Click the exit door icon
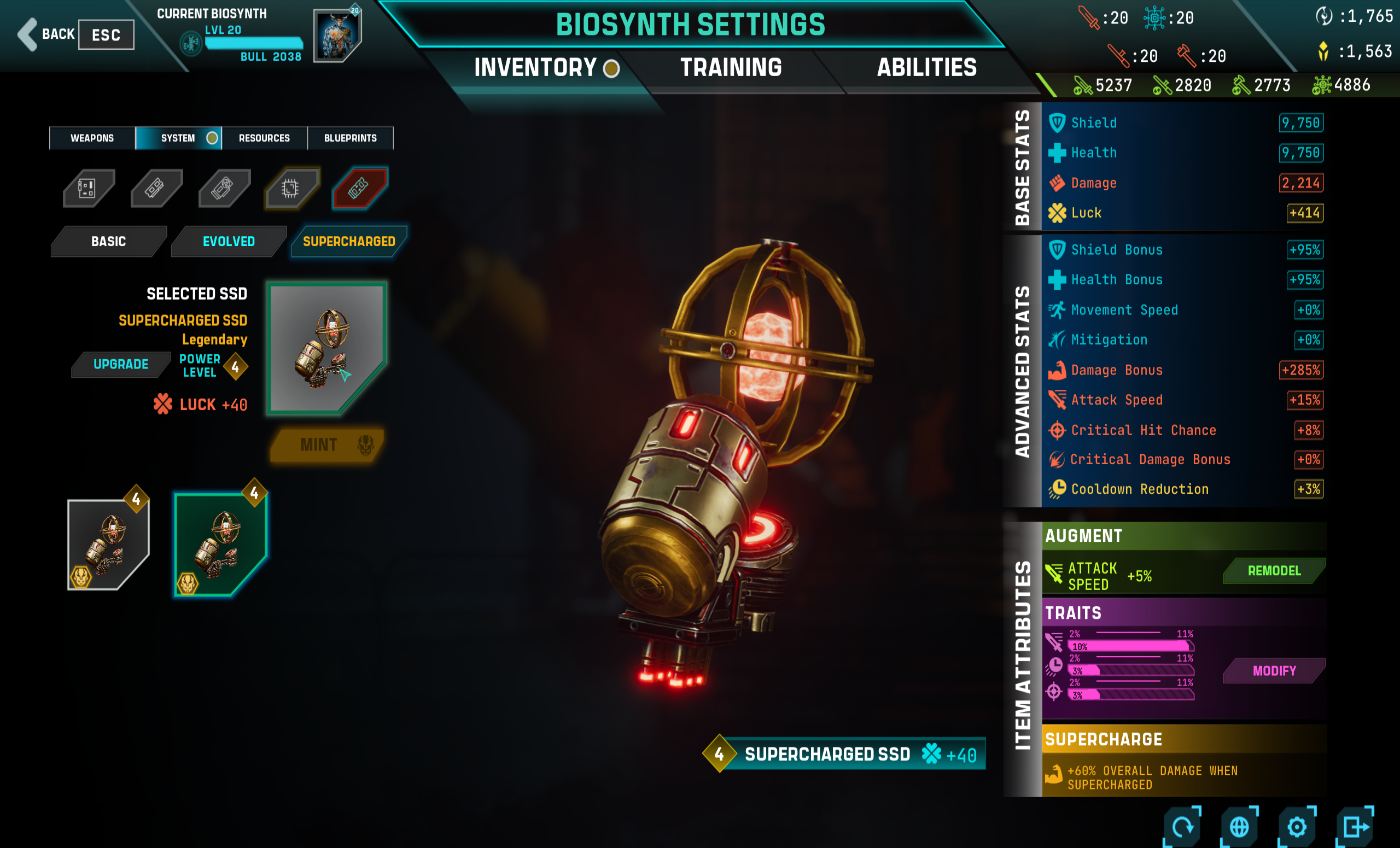1400x848 pixels. [x=1355, y=827]
